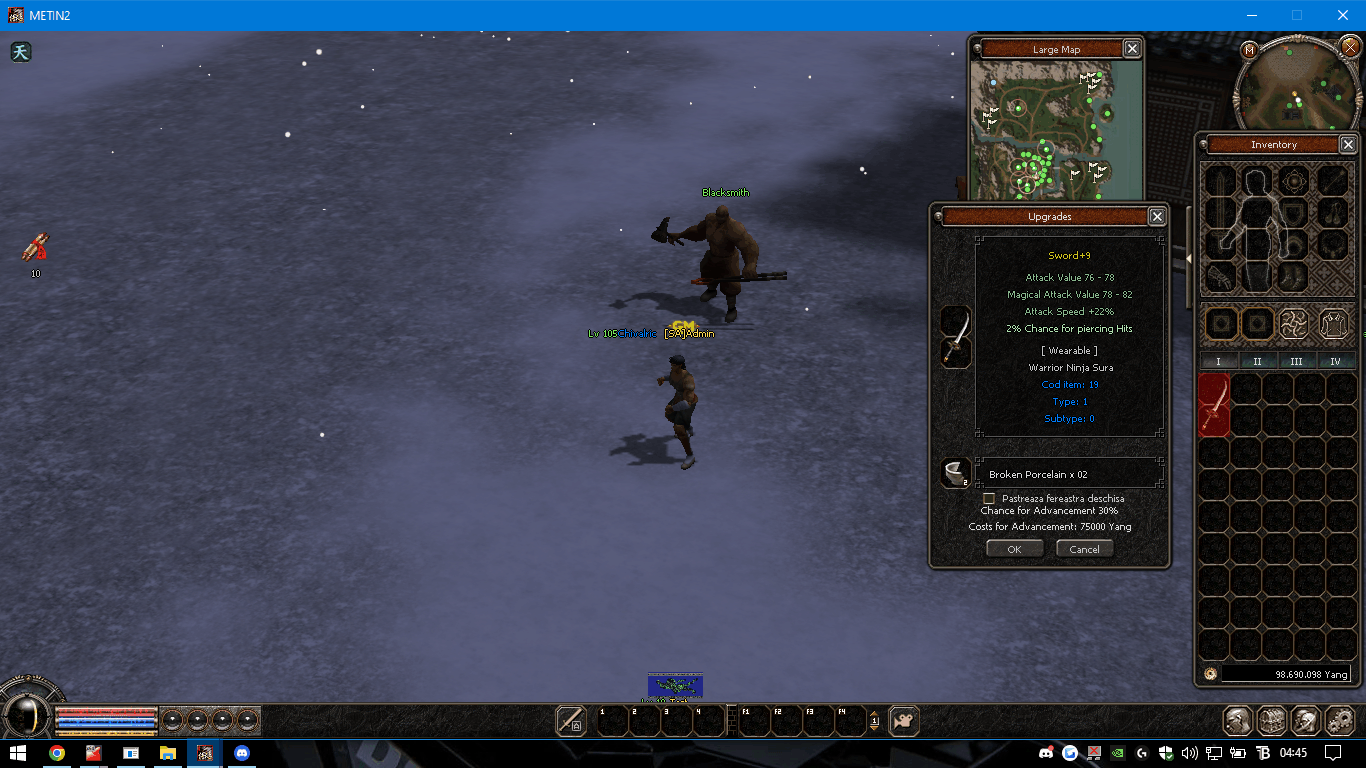Close the Upgrades window
The height and width of the screenshot is (768, 1366).
(x=1157, y=216)
